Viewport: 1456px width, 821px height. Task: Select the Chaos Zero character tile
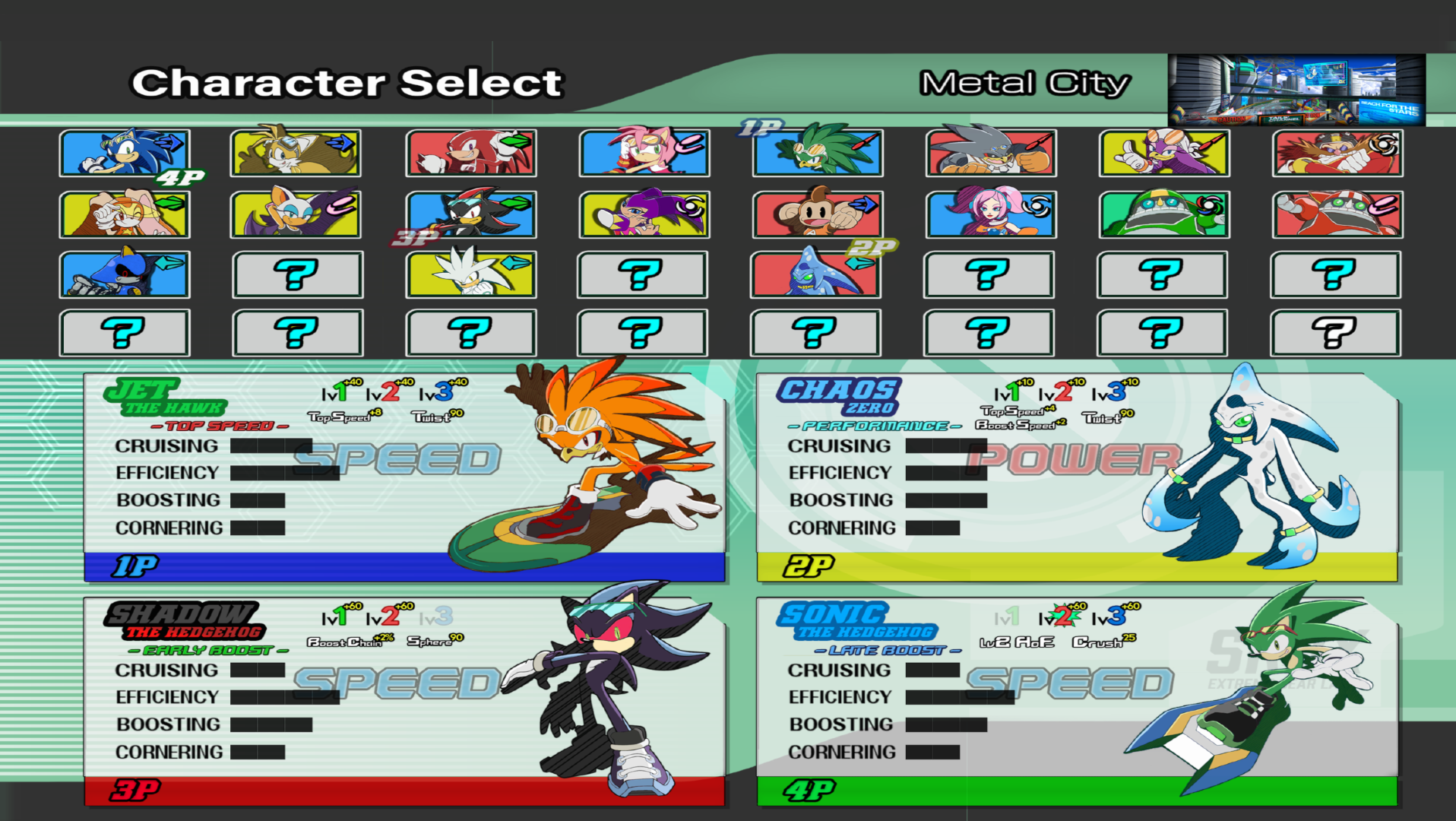[x=816, y=274]
